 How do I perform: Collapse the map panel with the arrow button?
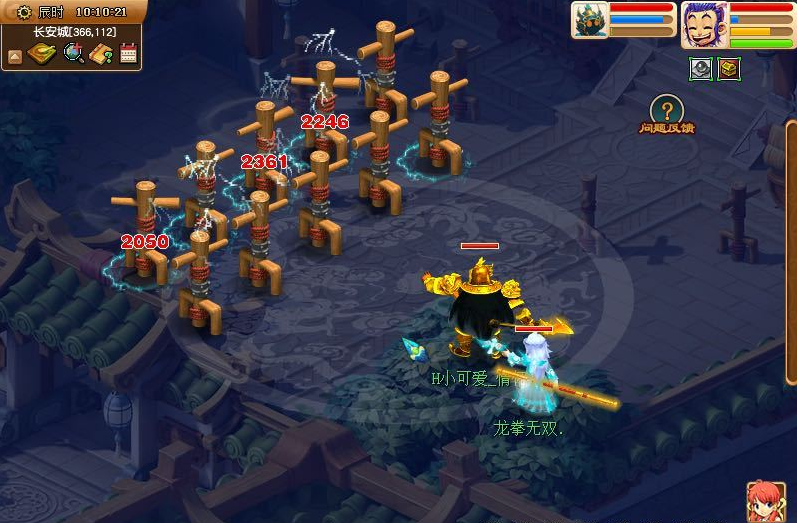14,55
